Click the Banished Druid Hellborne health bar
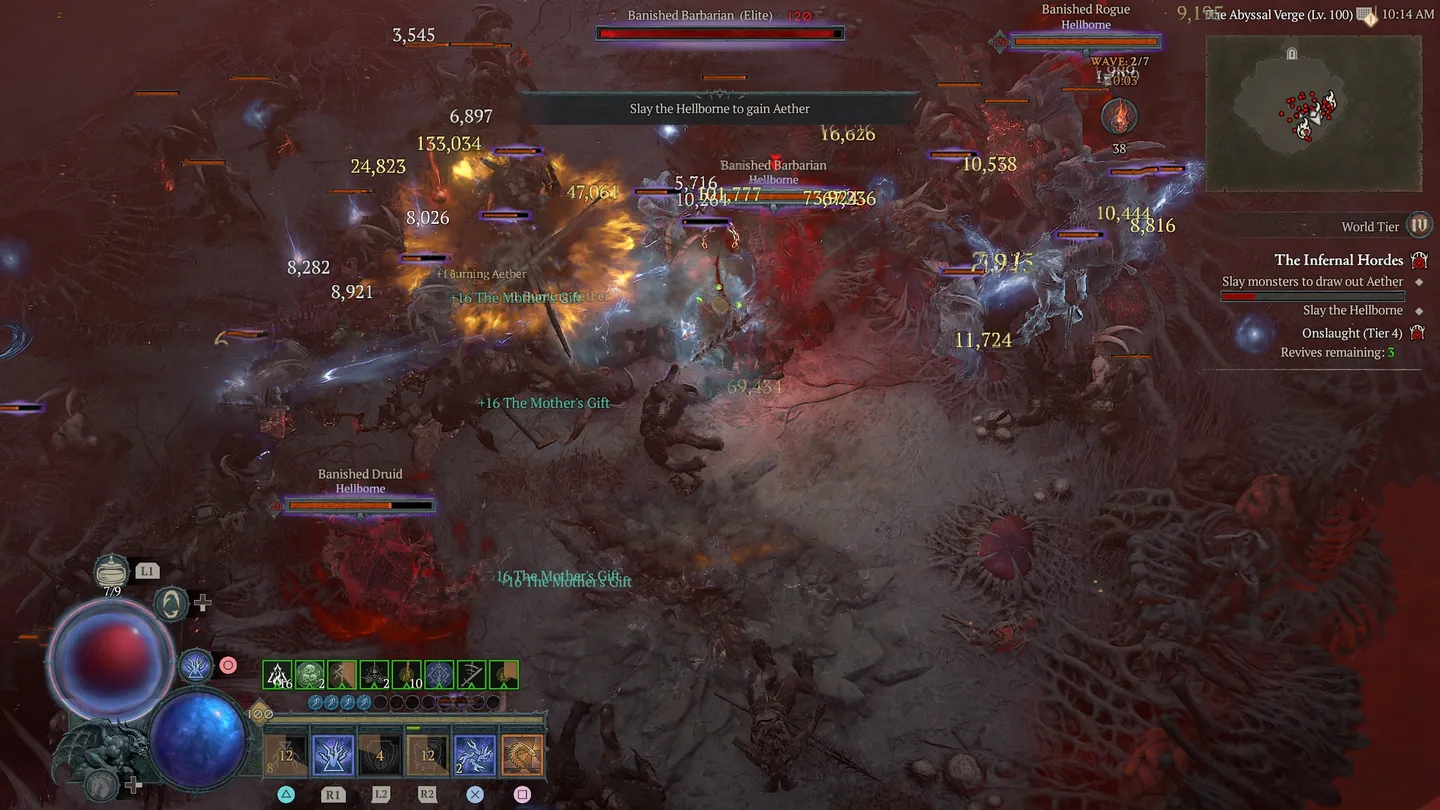 360,505
